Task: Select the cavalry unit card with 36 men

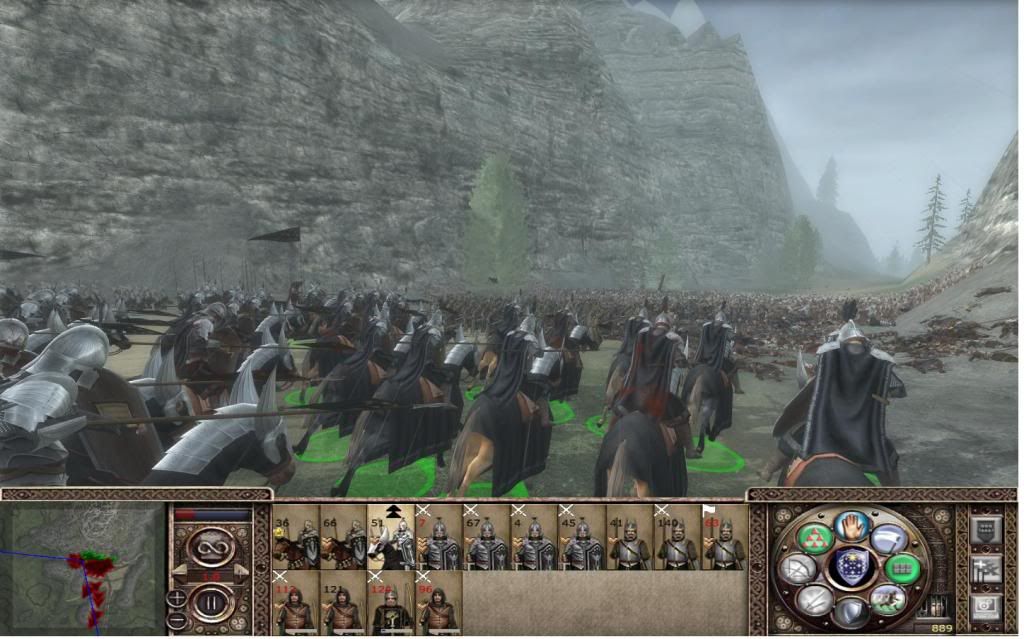Action: click(x=296, y=538)
